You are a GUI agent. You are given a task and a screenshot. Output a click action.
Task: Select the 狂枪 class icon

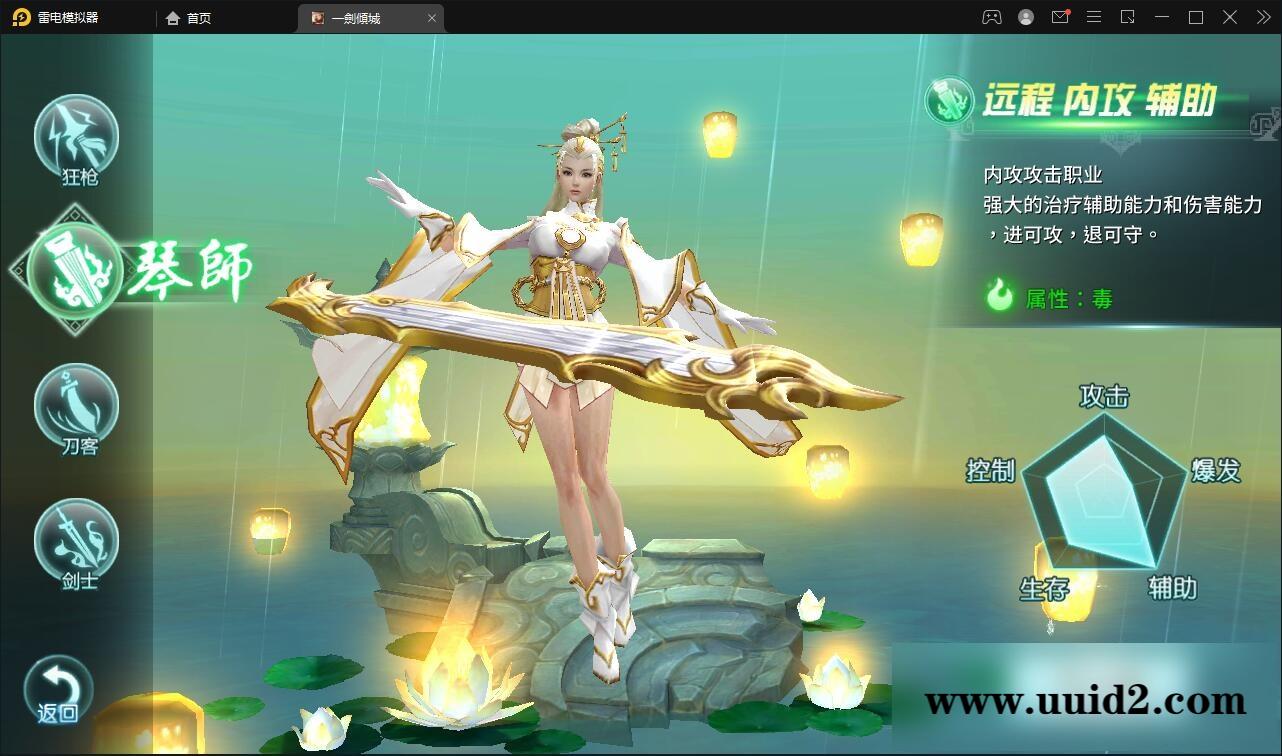click(76, 135)
